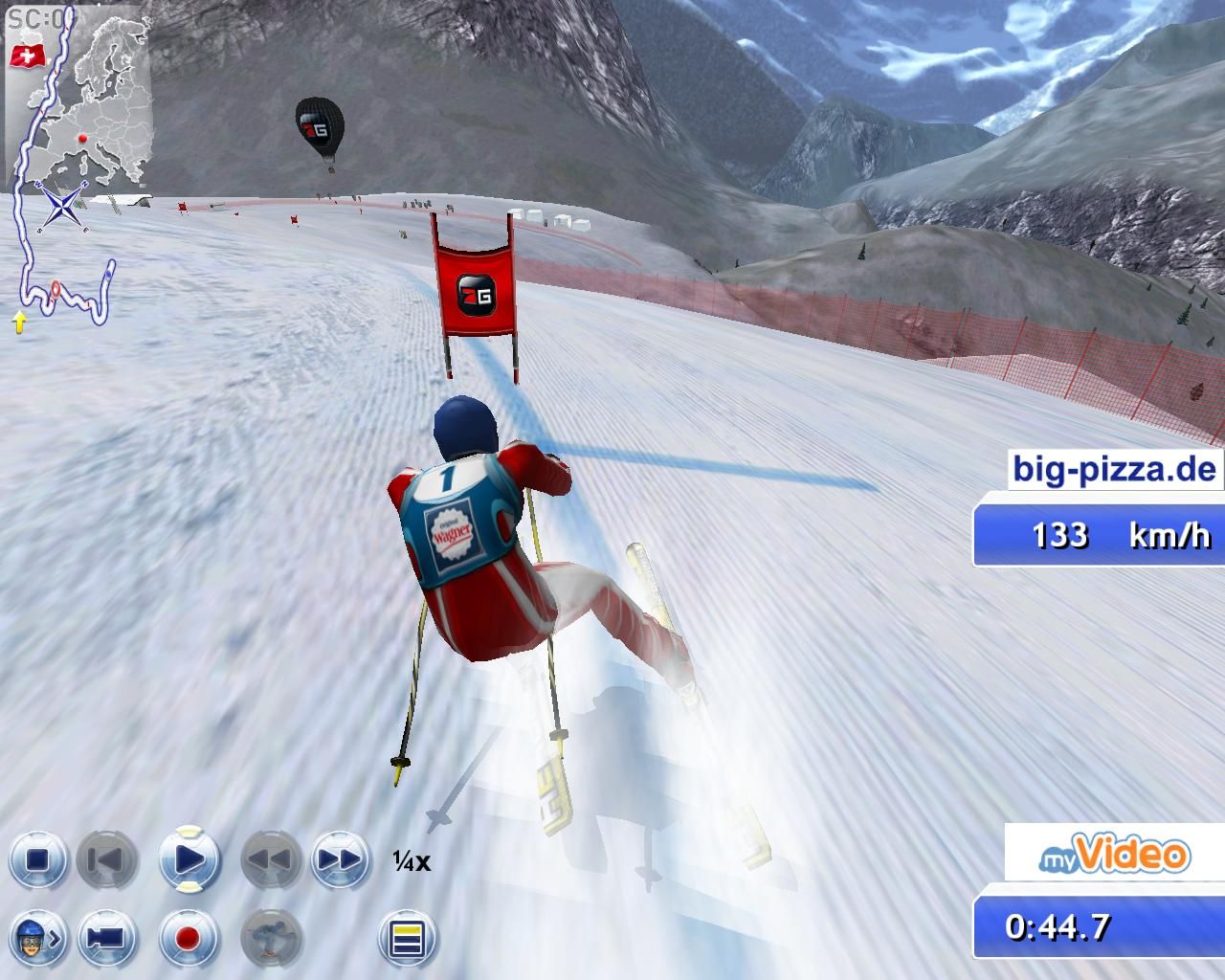The width and height of the screenshot is (1225, 980).
Task: Skip back to the replay start
Action: coord(106,859)
